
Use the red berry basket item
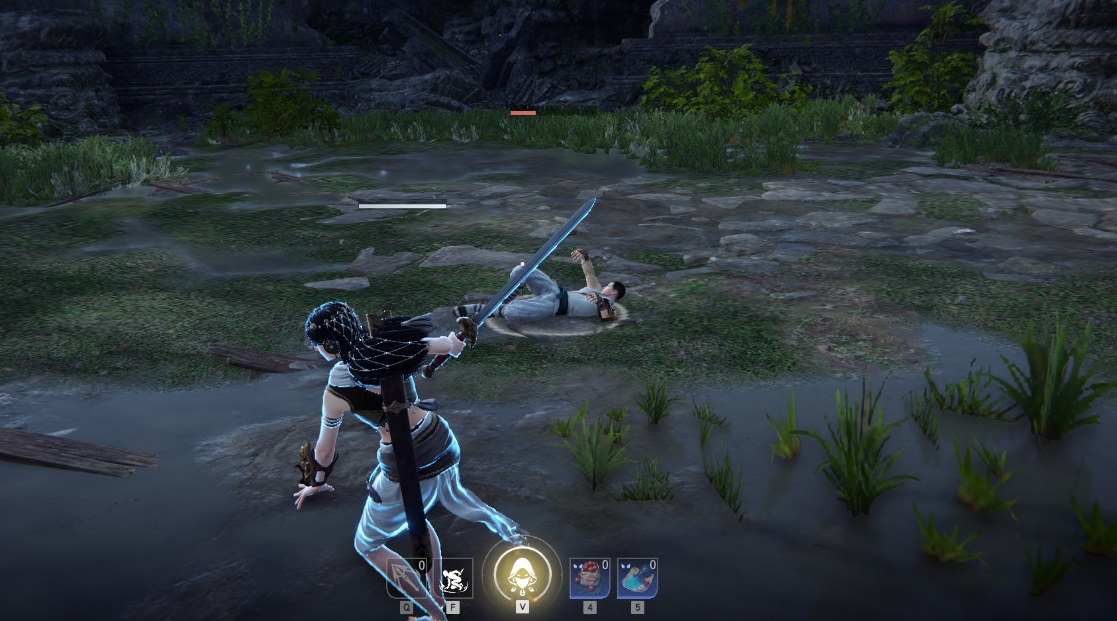point(589,578)
